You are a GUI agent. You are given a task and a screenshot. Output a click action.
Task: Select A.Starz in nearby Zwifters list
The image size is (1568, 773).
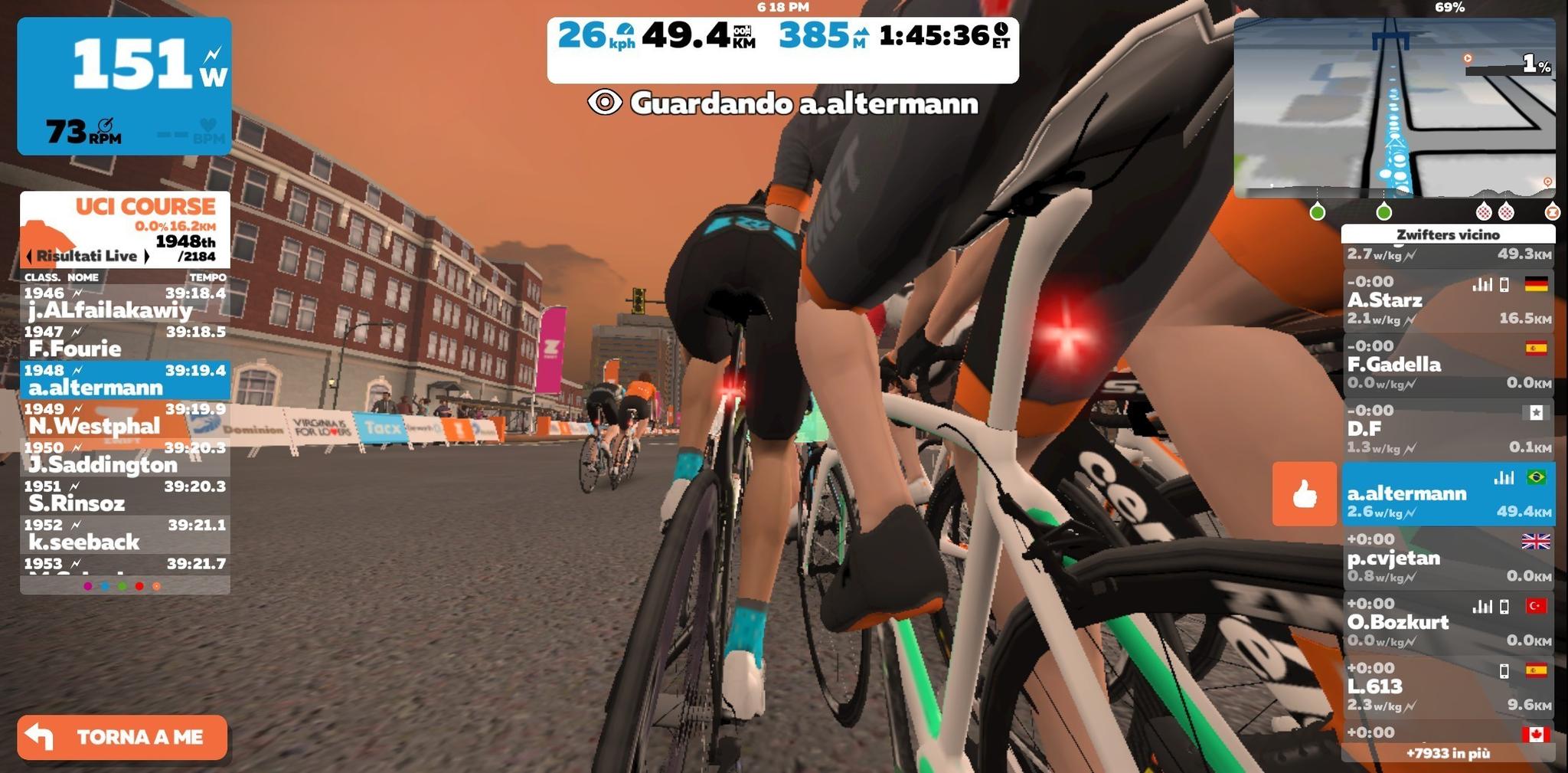(1447, 300)
